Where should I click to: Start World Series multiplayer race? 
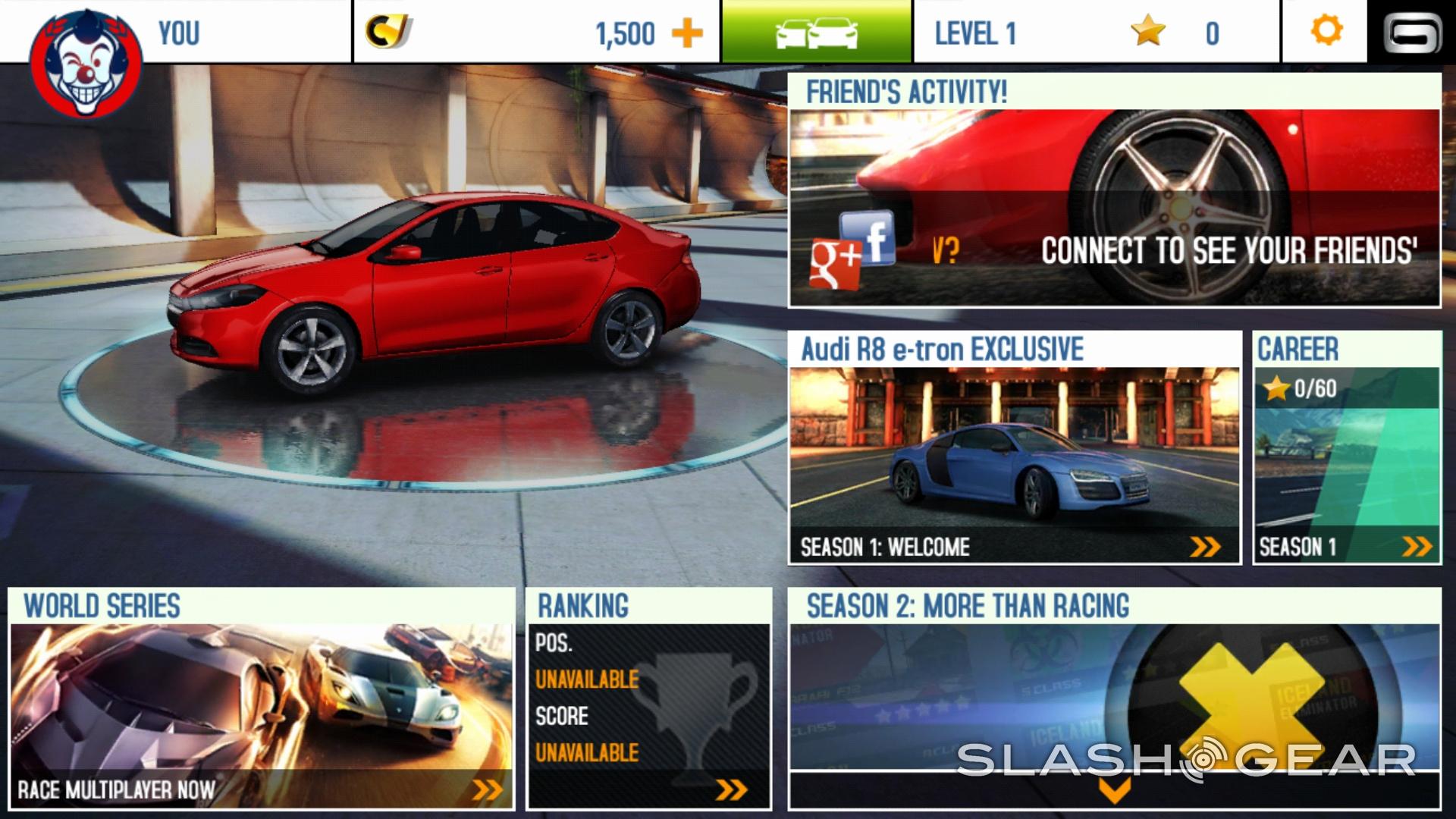pos(261,698)
